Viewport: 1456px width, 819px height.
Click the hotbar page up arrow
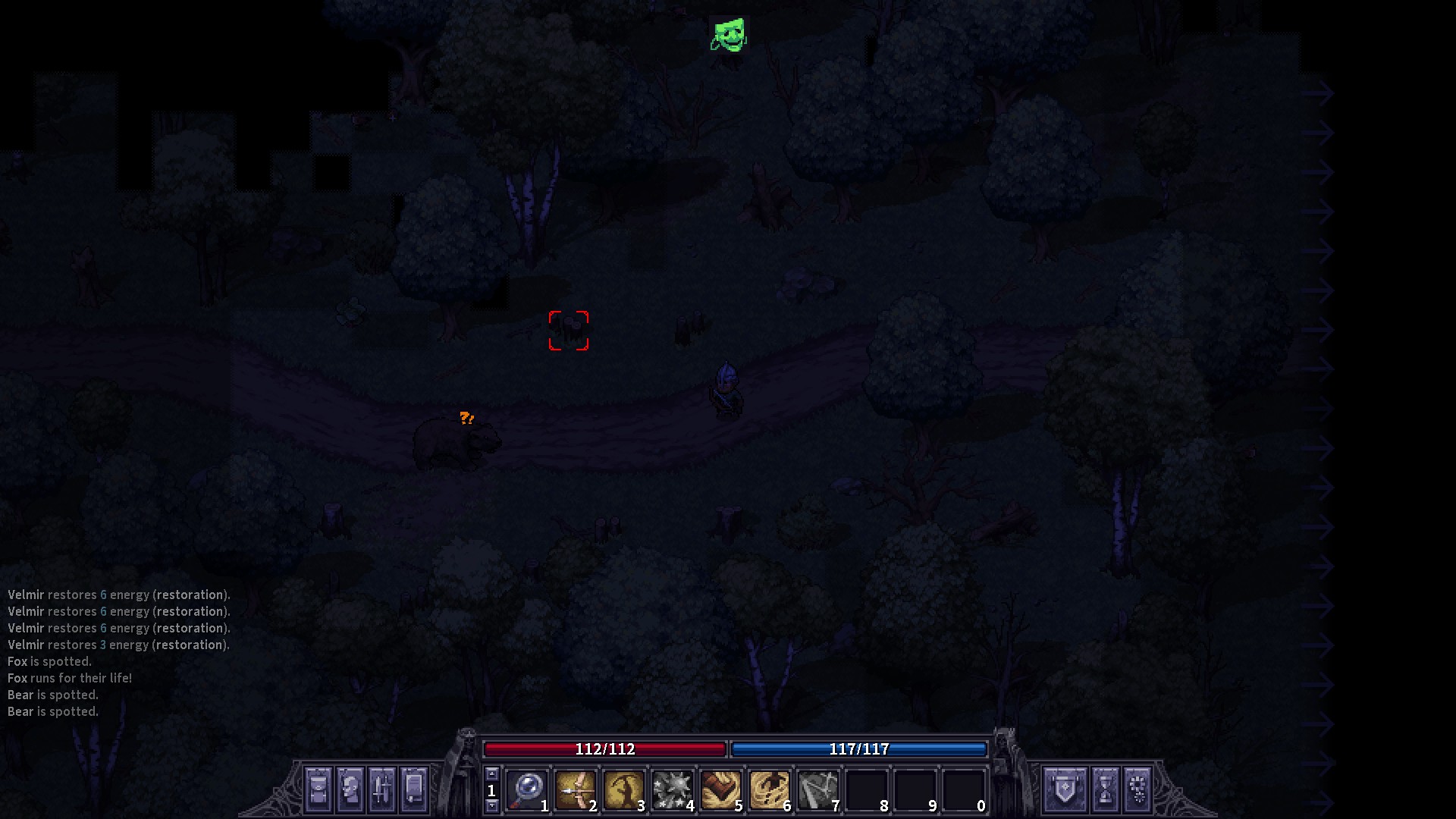click(491, 773)
